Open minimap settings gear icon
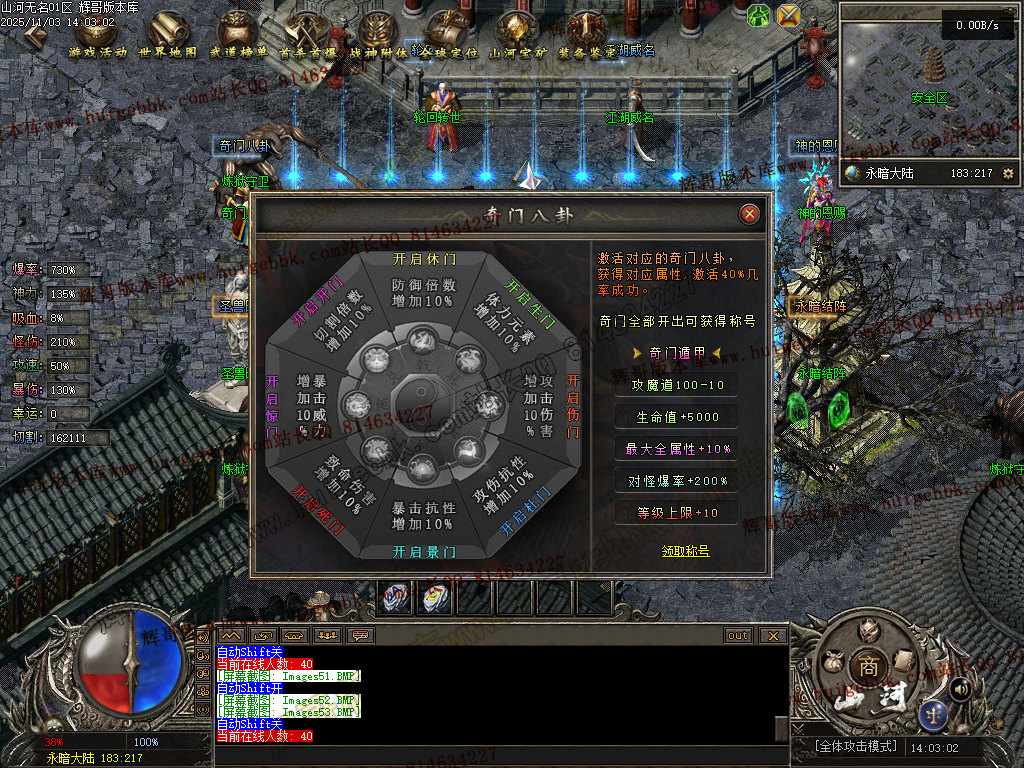 [x=1007, y=173]
